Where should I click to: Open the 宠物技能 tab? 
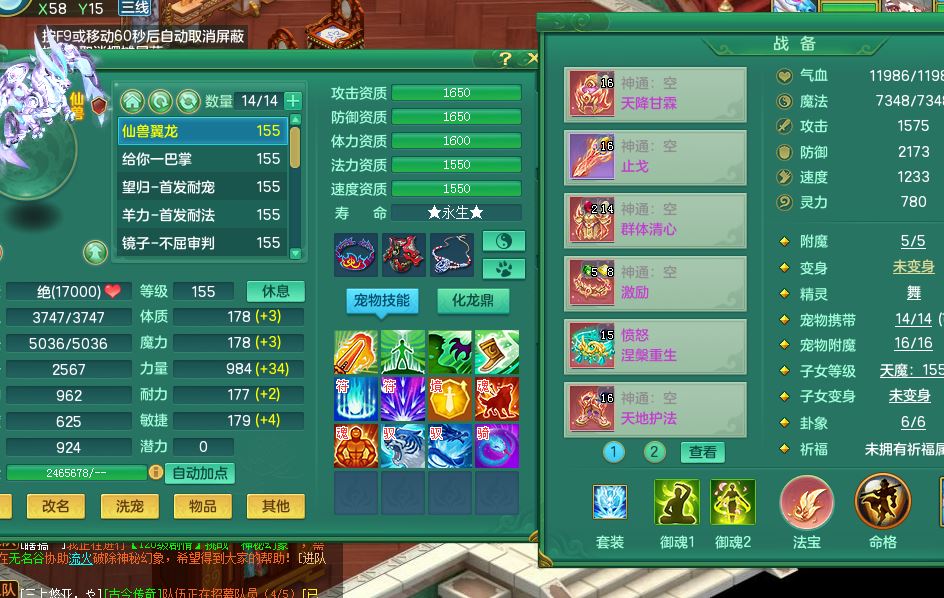(381, 300)
